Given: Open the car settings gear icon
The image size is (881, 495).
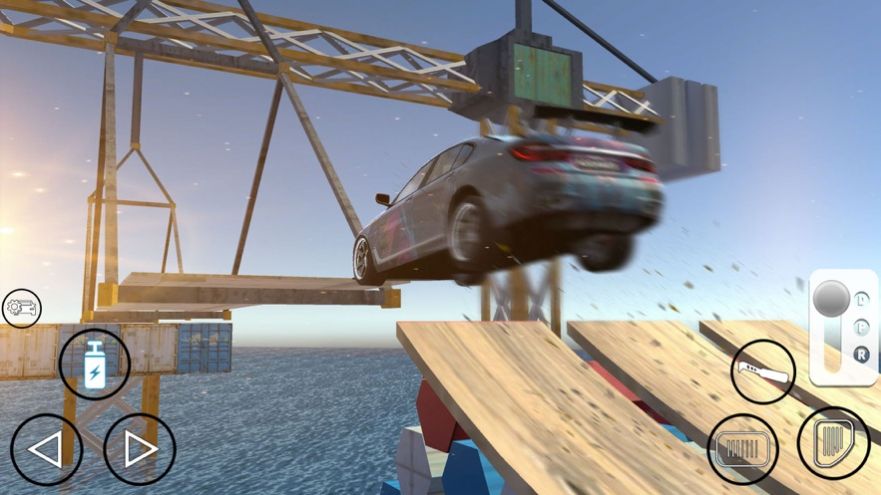Looking at the screenshot, I should 22,309.
